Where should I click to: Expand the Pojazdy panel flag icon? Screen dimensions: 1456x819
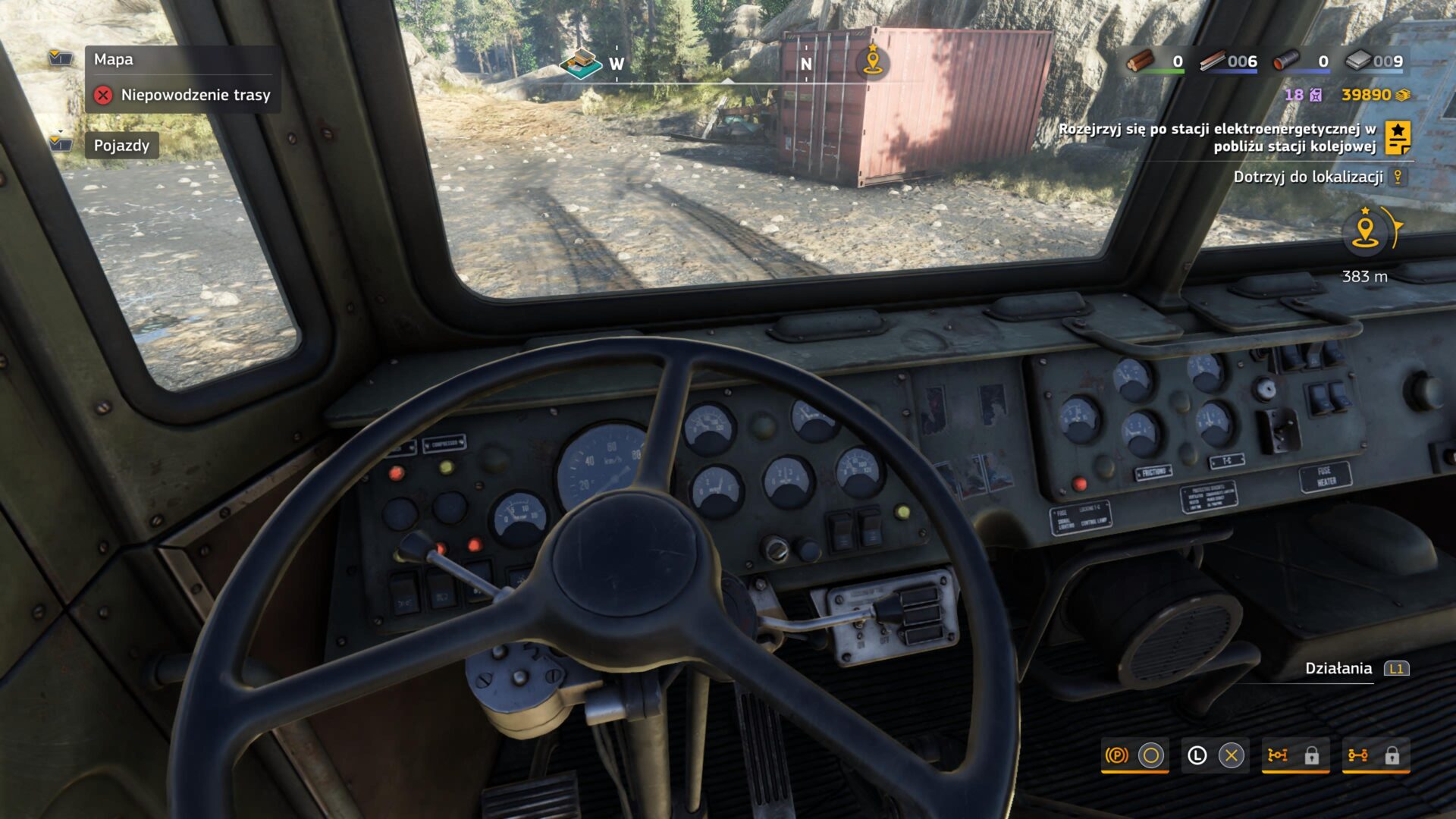59,146
